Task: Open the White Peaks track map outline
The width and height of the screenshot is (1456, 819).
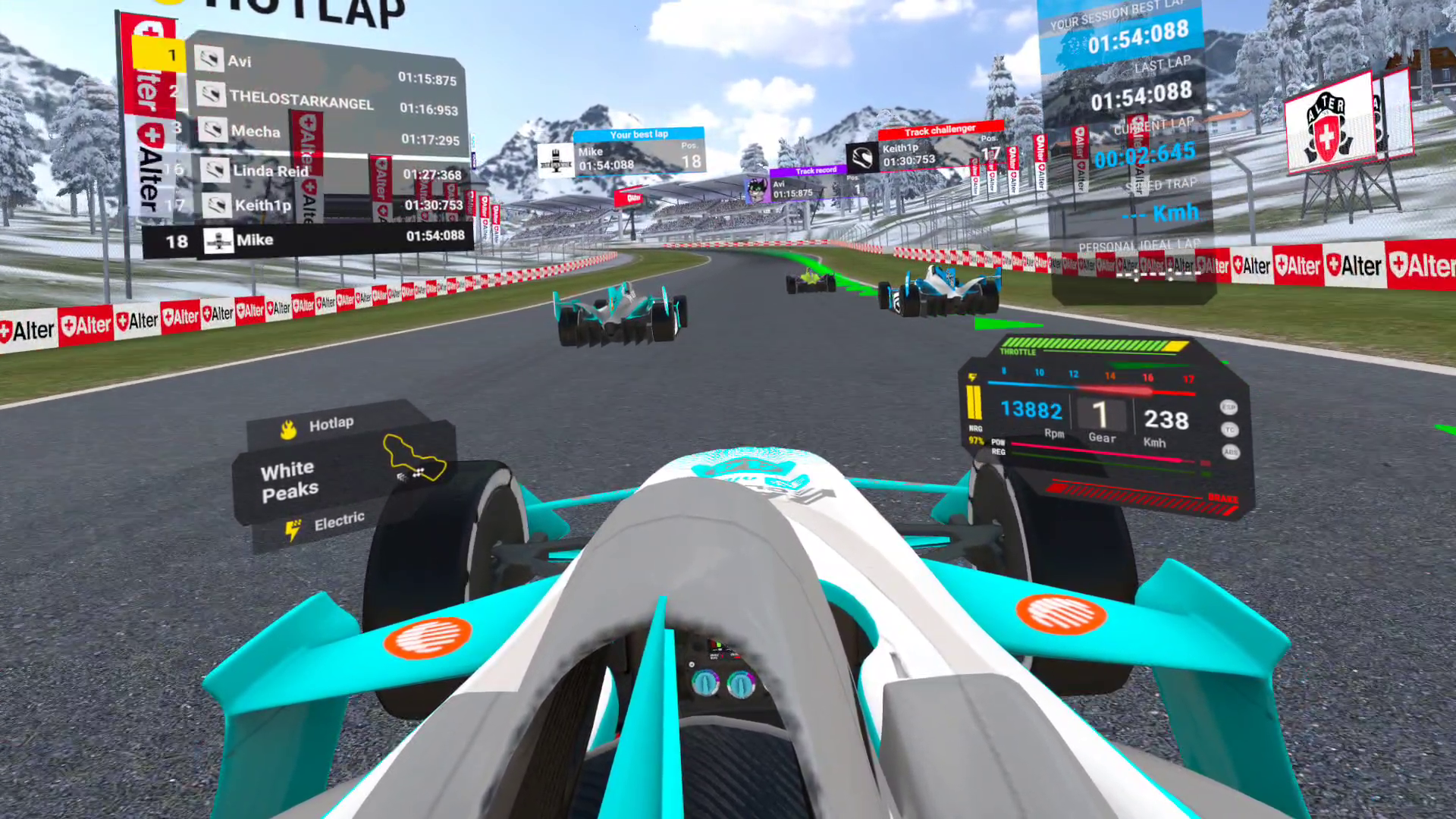Action: [x=414, y=458]
